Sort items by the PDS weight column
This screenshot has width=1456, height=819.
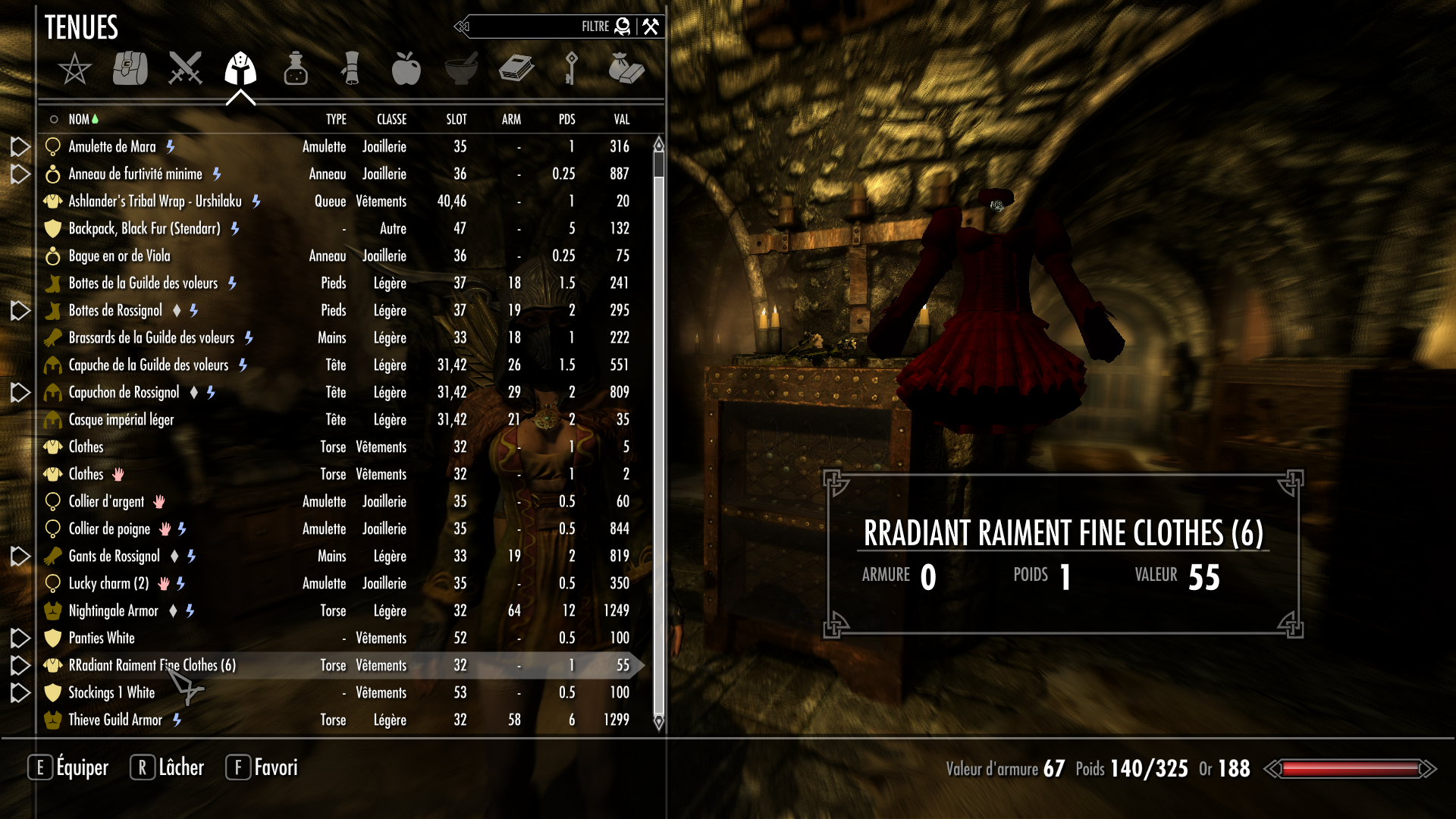click(566, 119)
